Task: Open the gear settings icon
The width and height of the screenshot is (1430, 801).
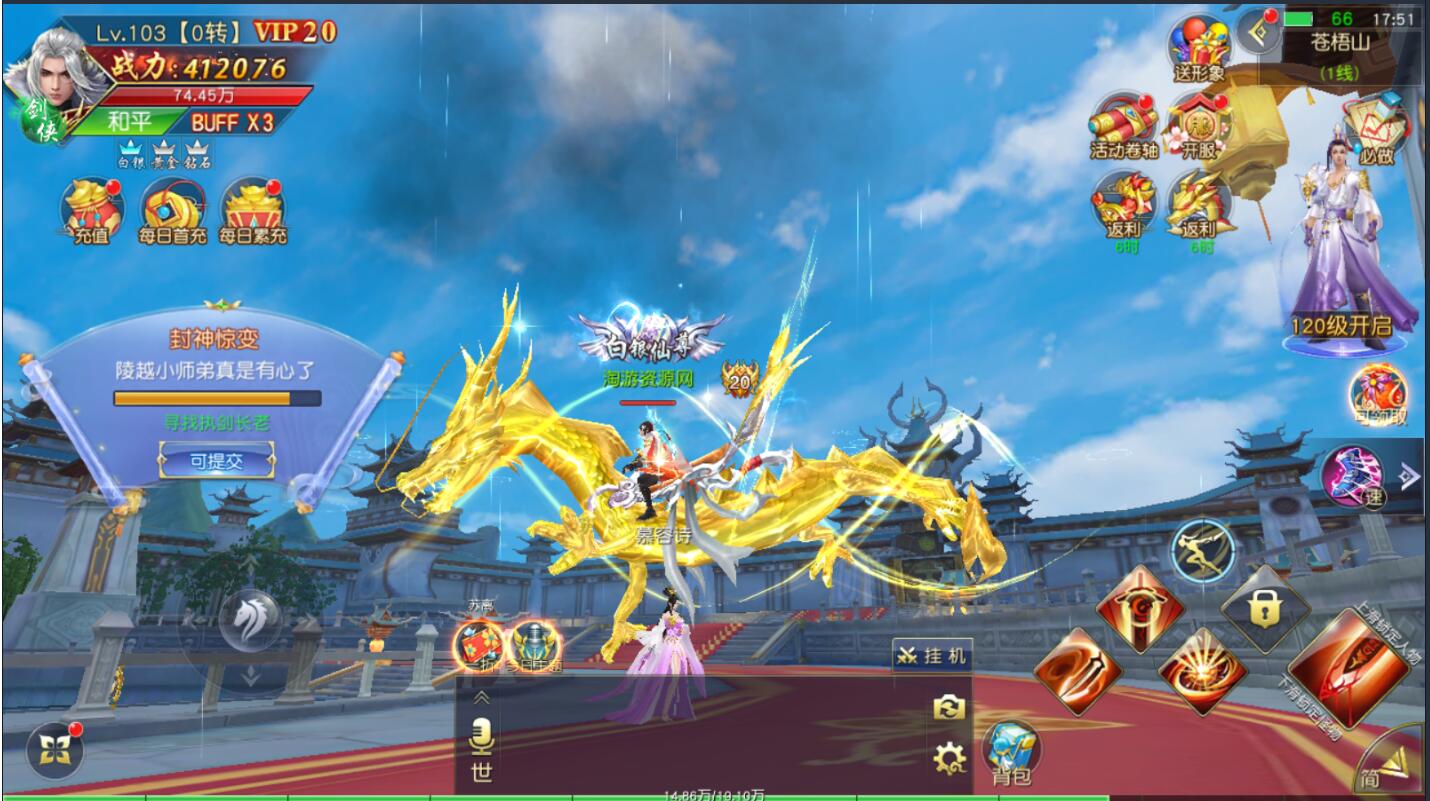Action: pos(949,759)
